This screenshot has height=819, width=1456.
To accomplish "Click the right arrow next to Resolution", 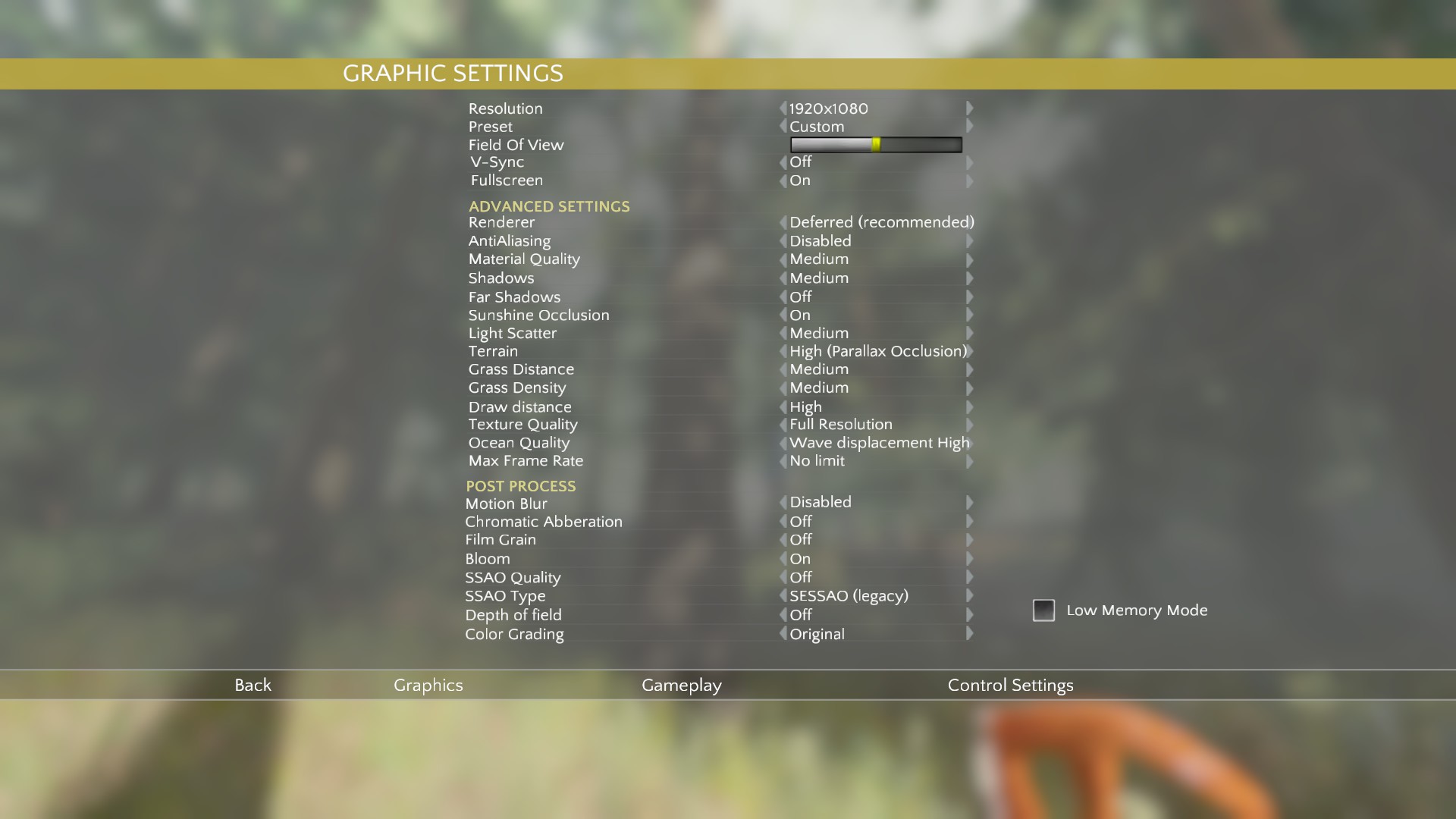I will (x=969, y=108).
